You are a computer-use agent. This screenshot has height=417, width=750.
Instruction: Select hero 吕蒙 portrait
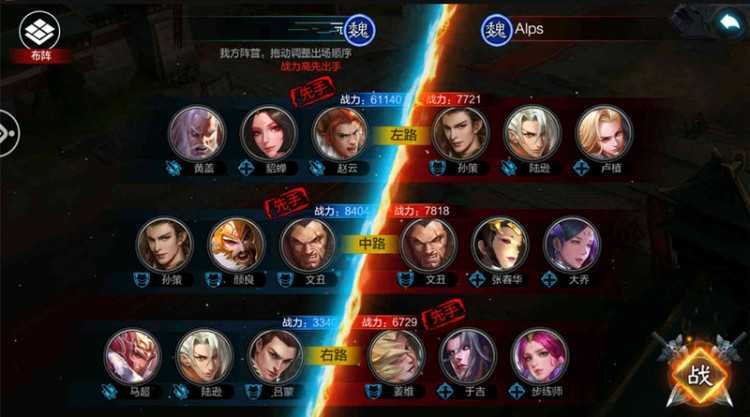[275, 356]
